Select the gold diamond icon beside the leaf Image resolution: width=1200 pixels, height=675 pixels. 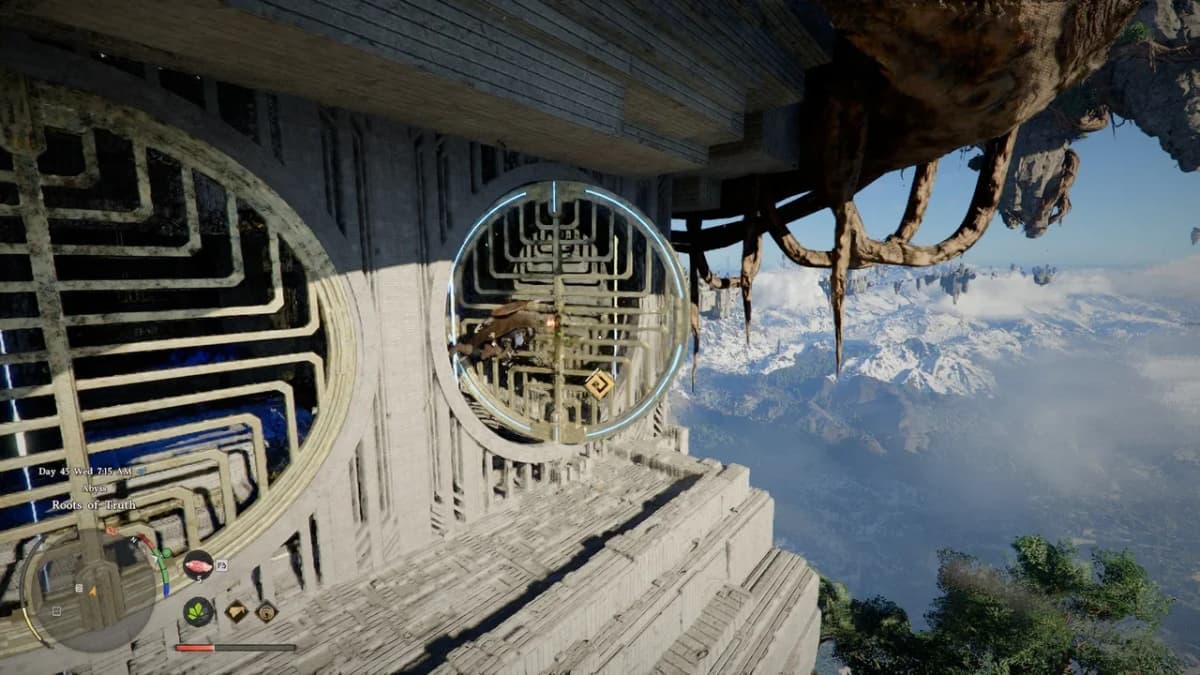(x=237, y=611)
